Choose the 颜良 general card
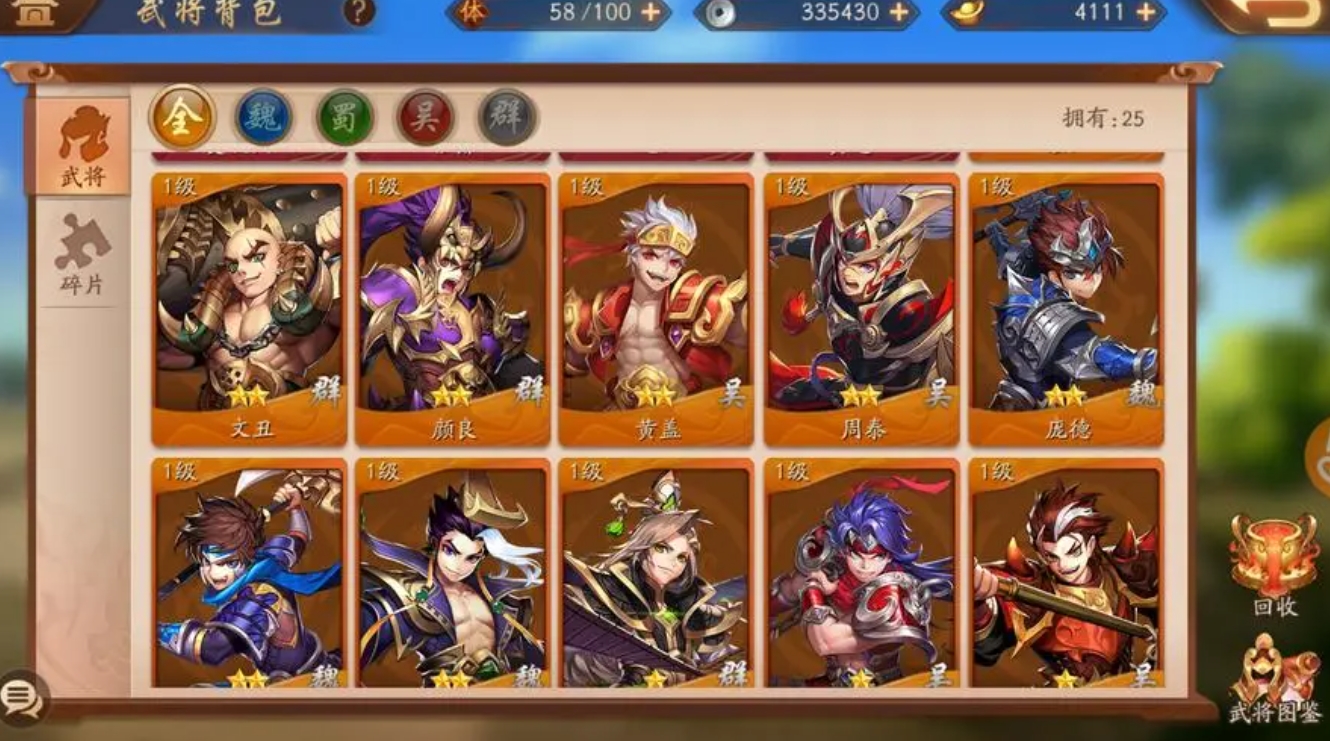The height and width of the screenshot is (741, 1330). (453, 310)
